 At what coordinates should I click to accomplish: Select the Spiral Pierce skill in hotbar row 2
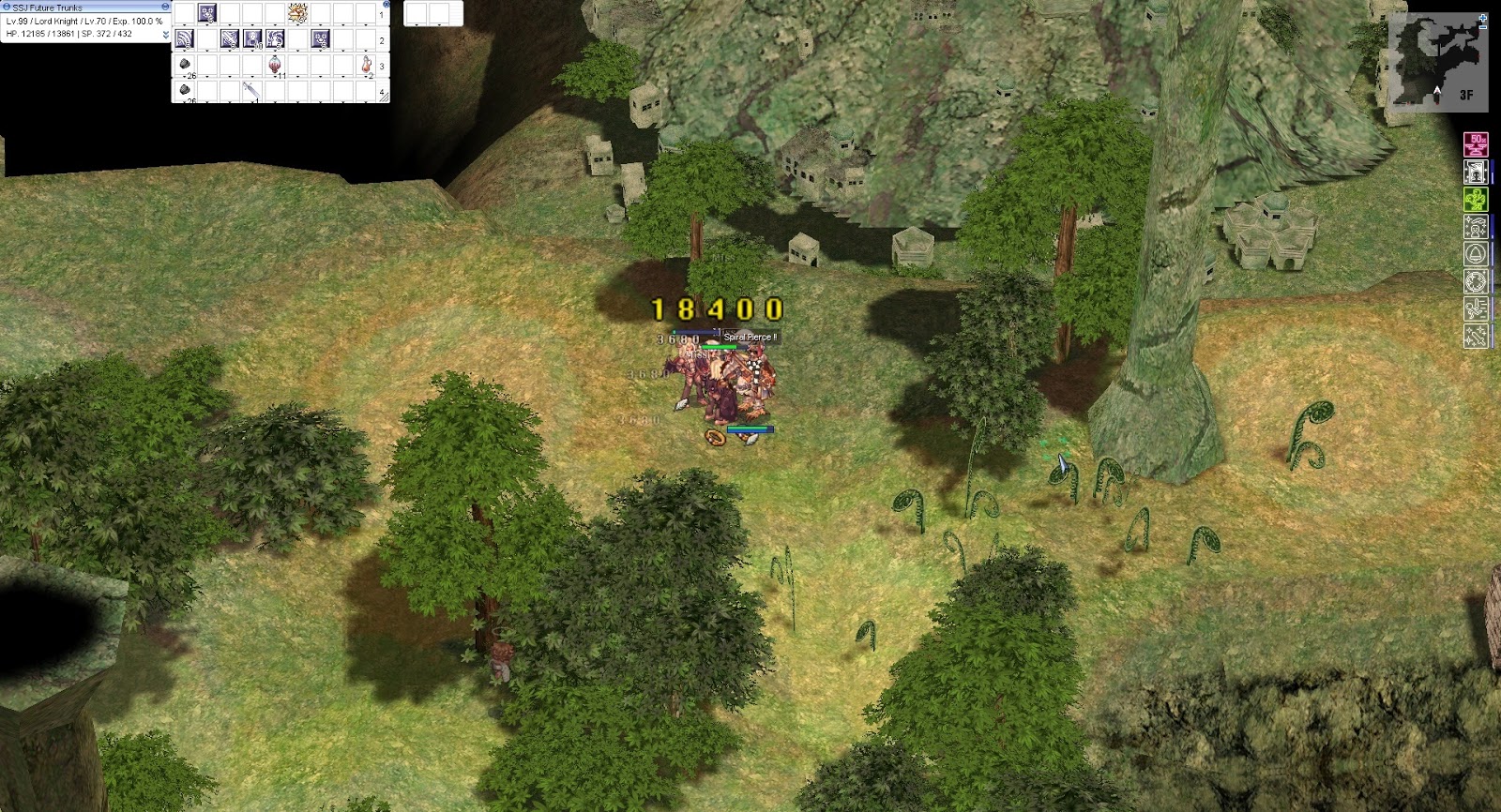pos(184,38)
